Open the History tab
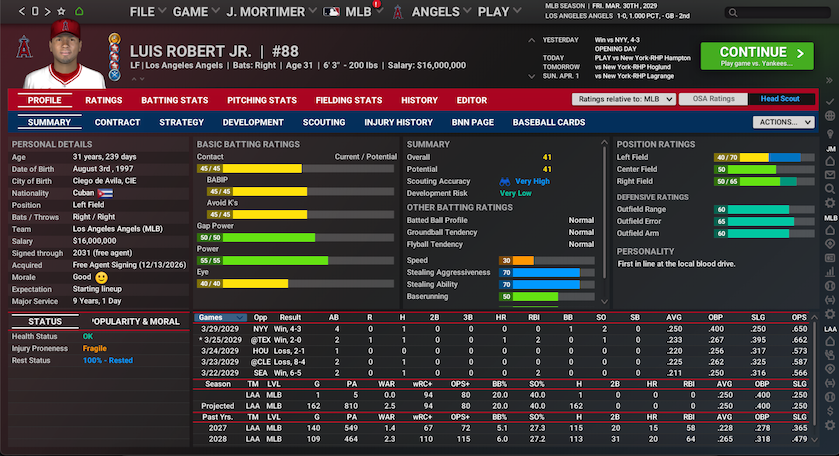This screenshot has width=839, height=456. click(x=419, y=100)
